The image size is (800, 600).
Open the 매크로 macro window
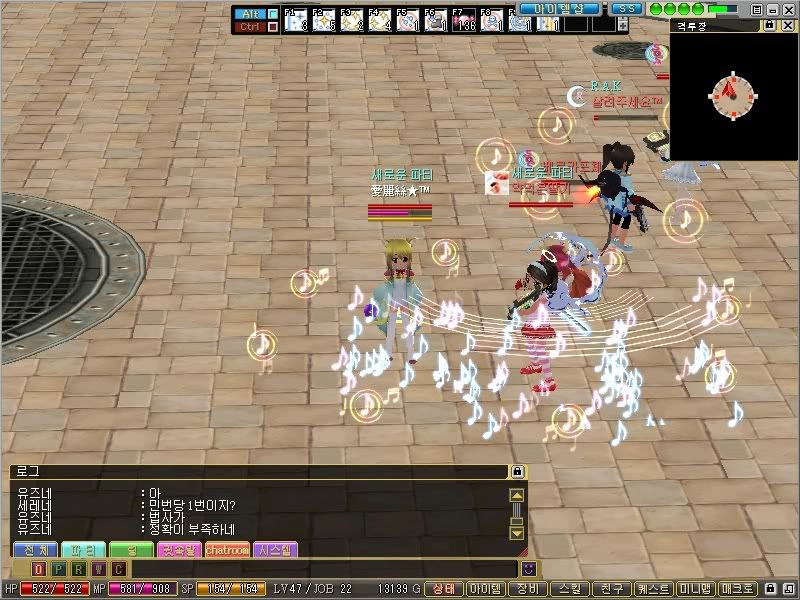[737, 589]
